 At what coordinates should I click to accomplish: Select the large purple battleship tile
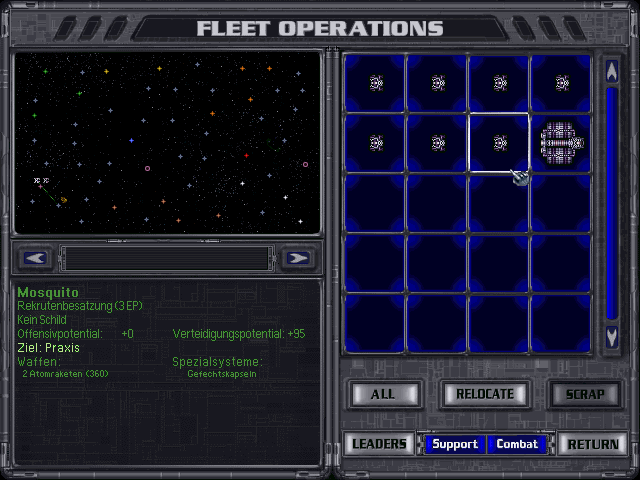tap(561, 143)
